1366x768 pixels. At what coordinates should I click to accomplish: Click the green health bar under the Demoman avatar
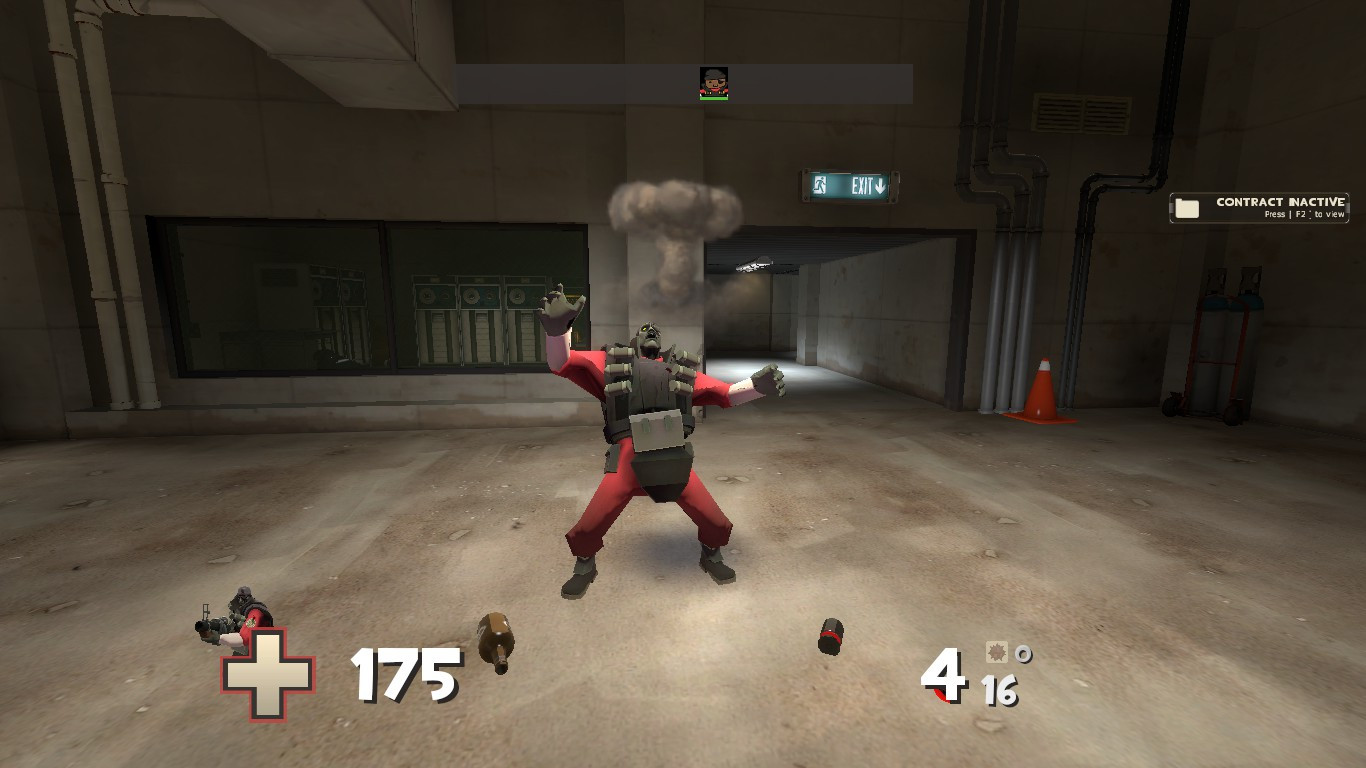click(x=714, y=98)
